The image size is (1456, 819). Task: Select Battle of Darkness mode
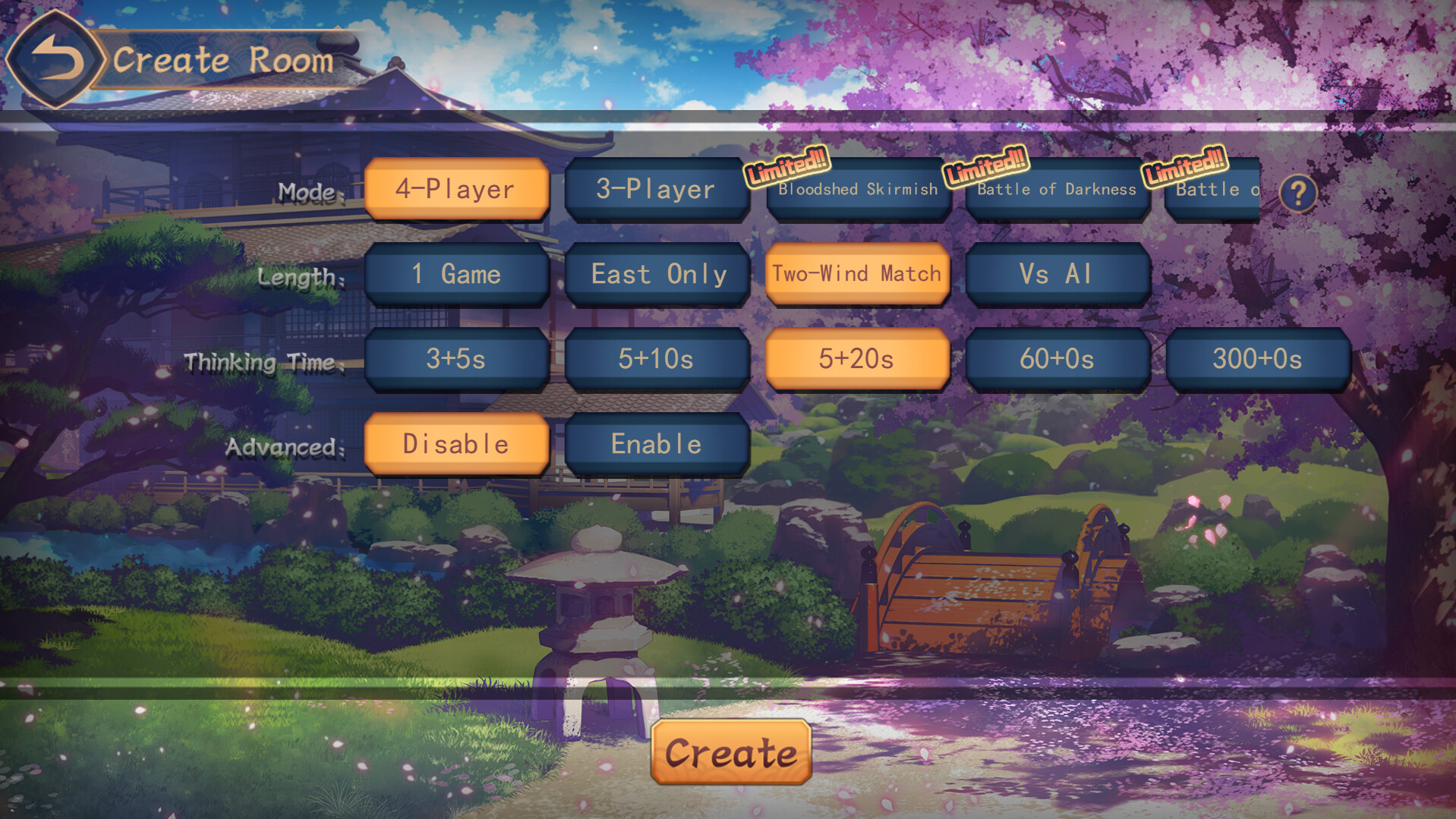pyautogui.click(x=1056, y=191)
